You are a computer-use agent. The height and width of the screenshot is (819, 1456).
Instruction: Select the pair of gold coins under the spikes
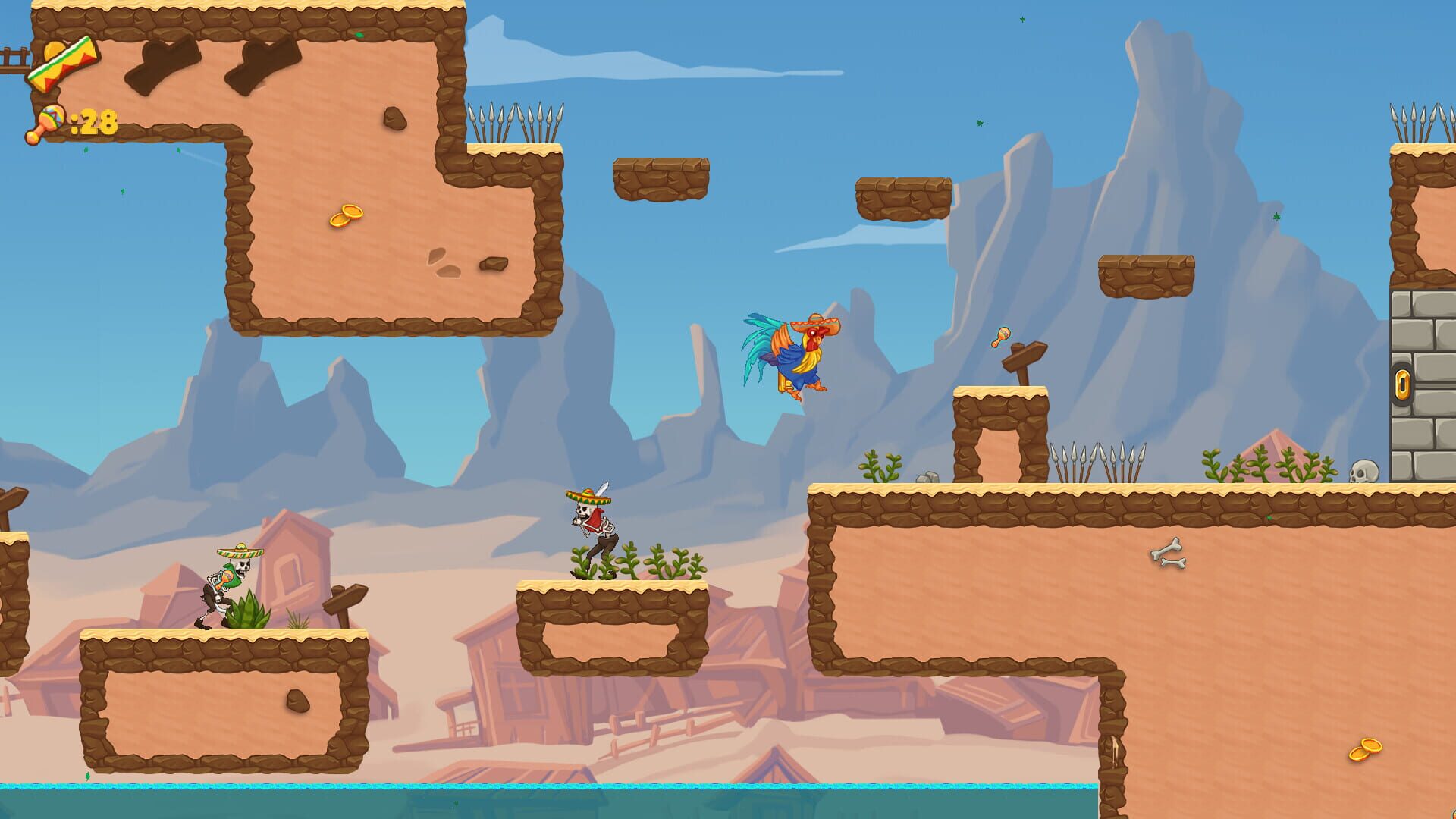point(347,215)
